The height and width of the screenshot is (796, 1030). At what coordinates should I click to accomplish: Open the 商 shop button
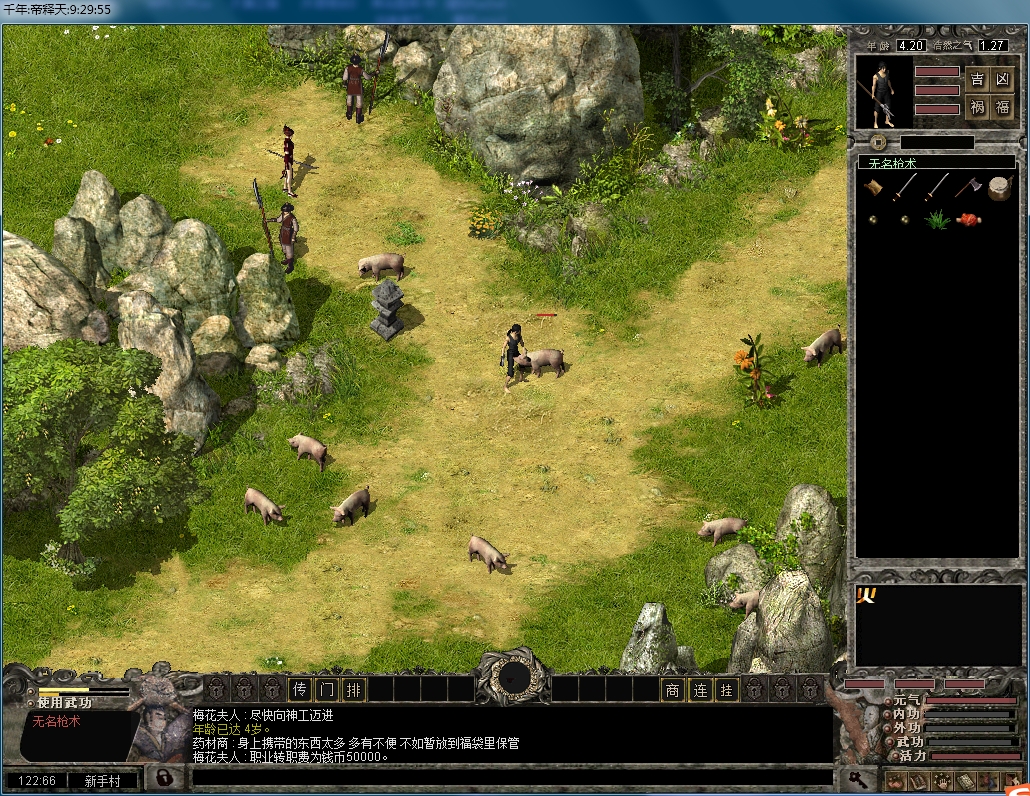pyautogui.click(x=673, y=689)
